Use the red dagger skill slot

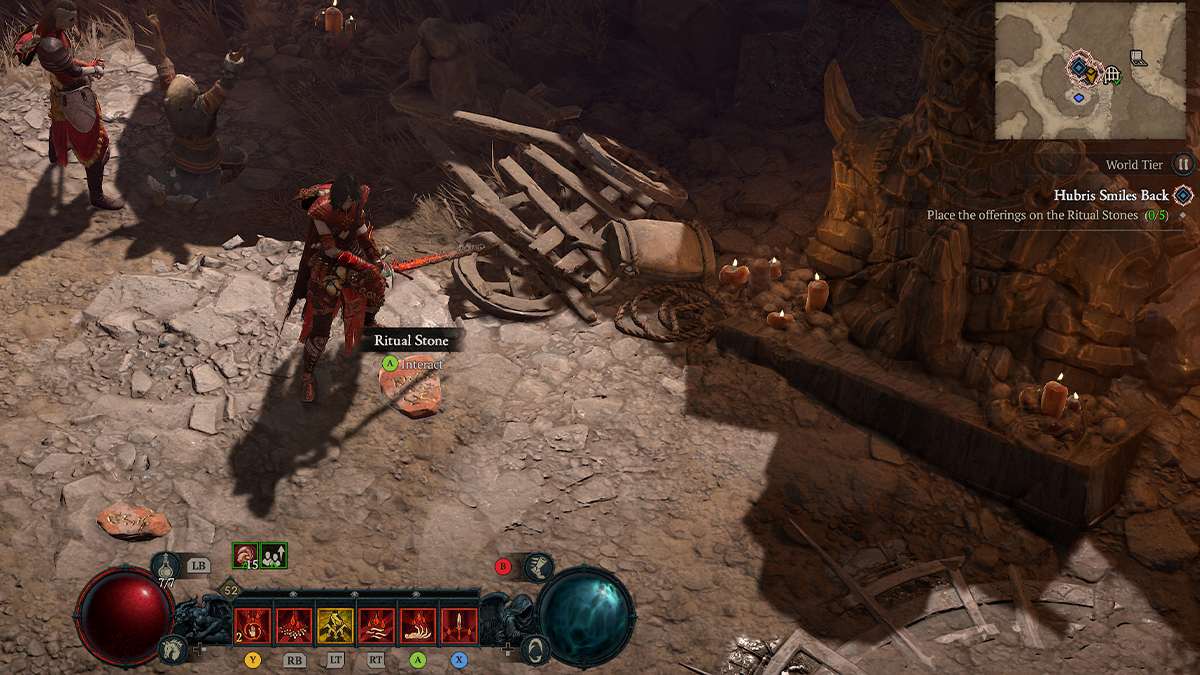[x=459, y=625]
